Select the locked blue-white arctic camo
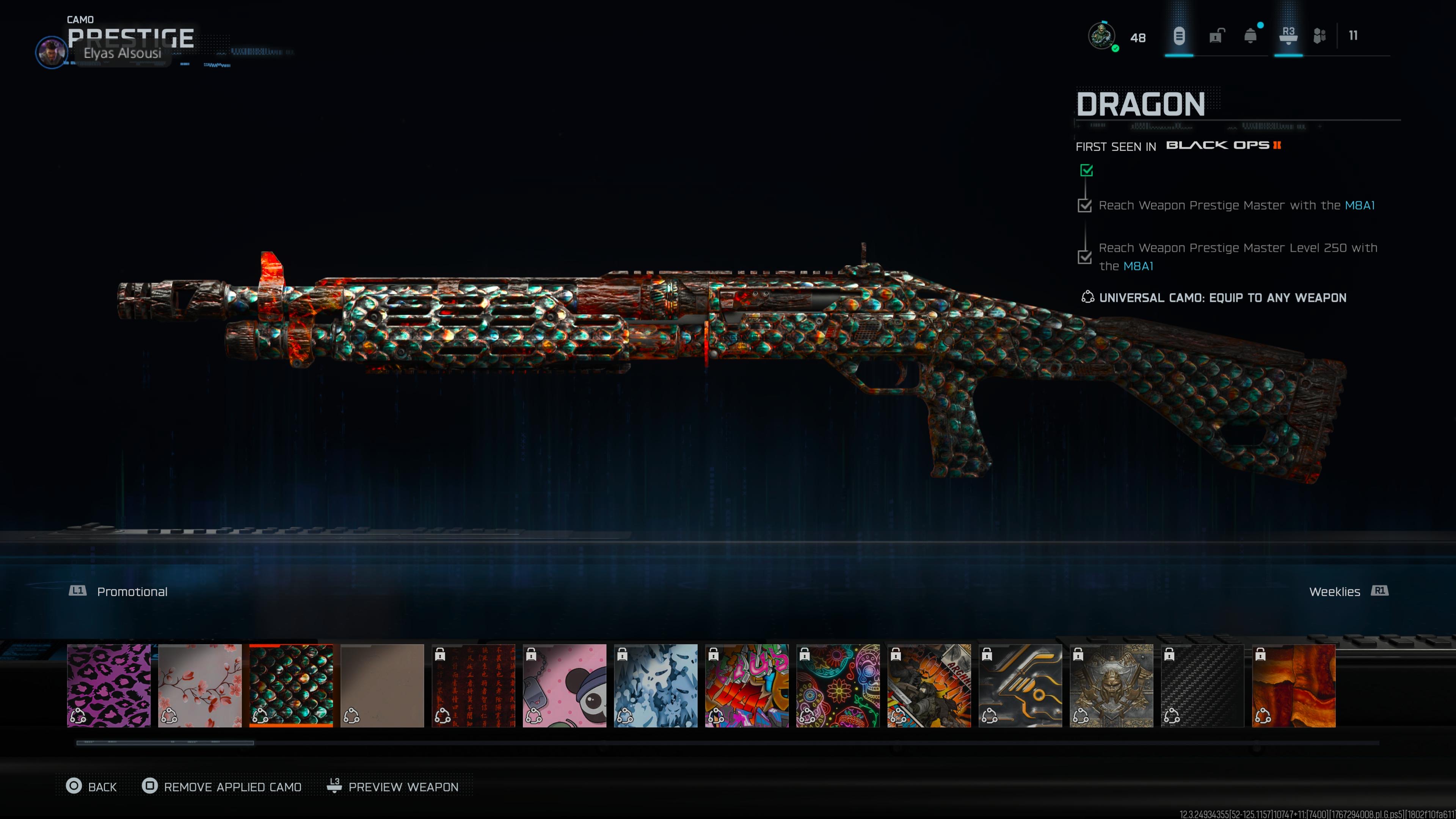The width and height of the screenshot is (1456, 819). (656, 685)
